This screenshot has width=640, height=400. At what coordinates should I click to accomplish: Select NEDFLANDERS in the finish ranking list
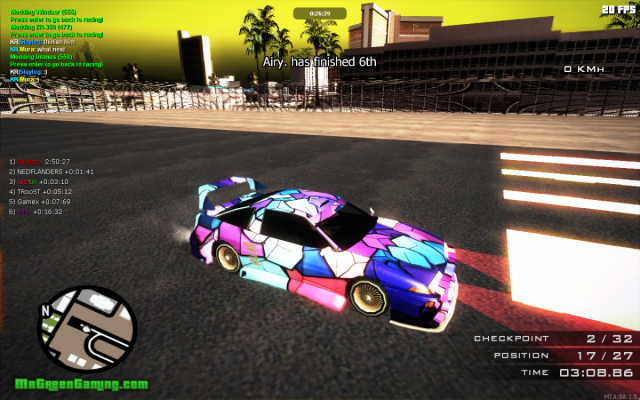(x=52, y=171)
